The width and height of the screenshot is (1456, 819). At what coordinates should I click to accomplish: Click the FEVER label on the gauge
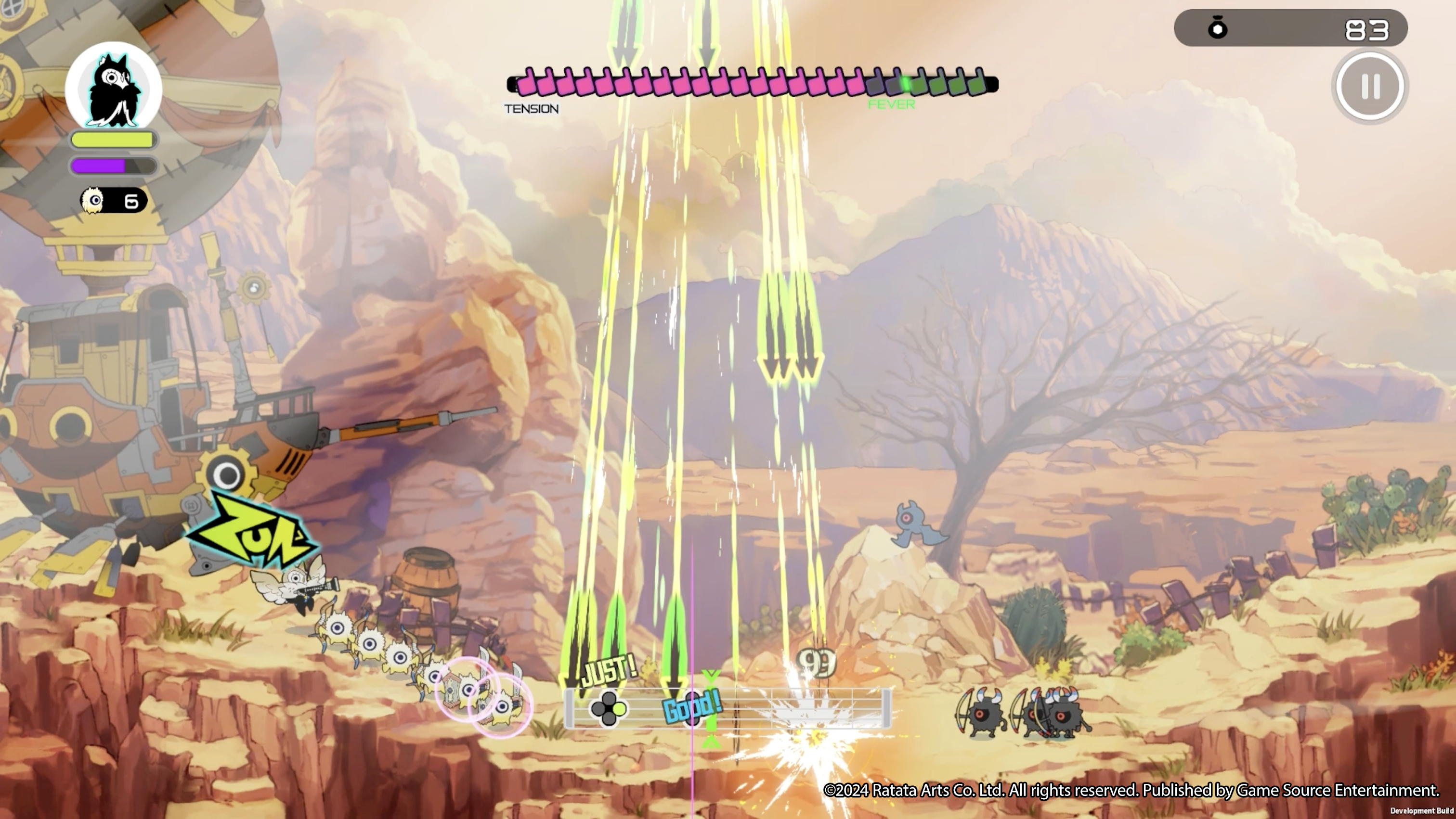click(892, 103)
